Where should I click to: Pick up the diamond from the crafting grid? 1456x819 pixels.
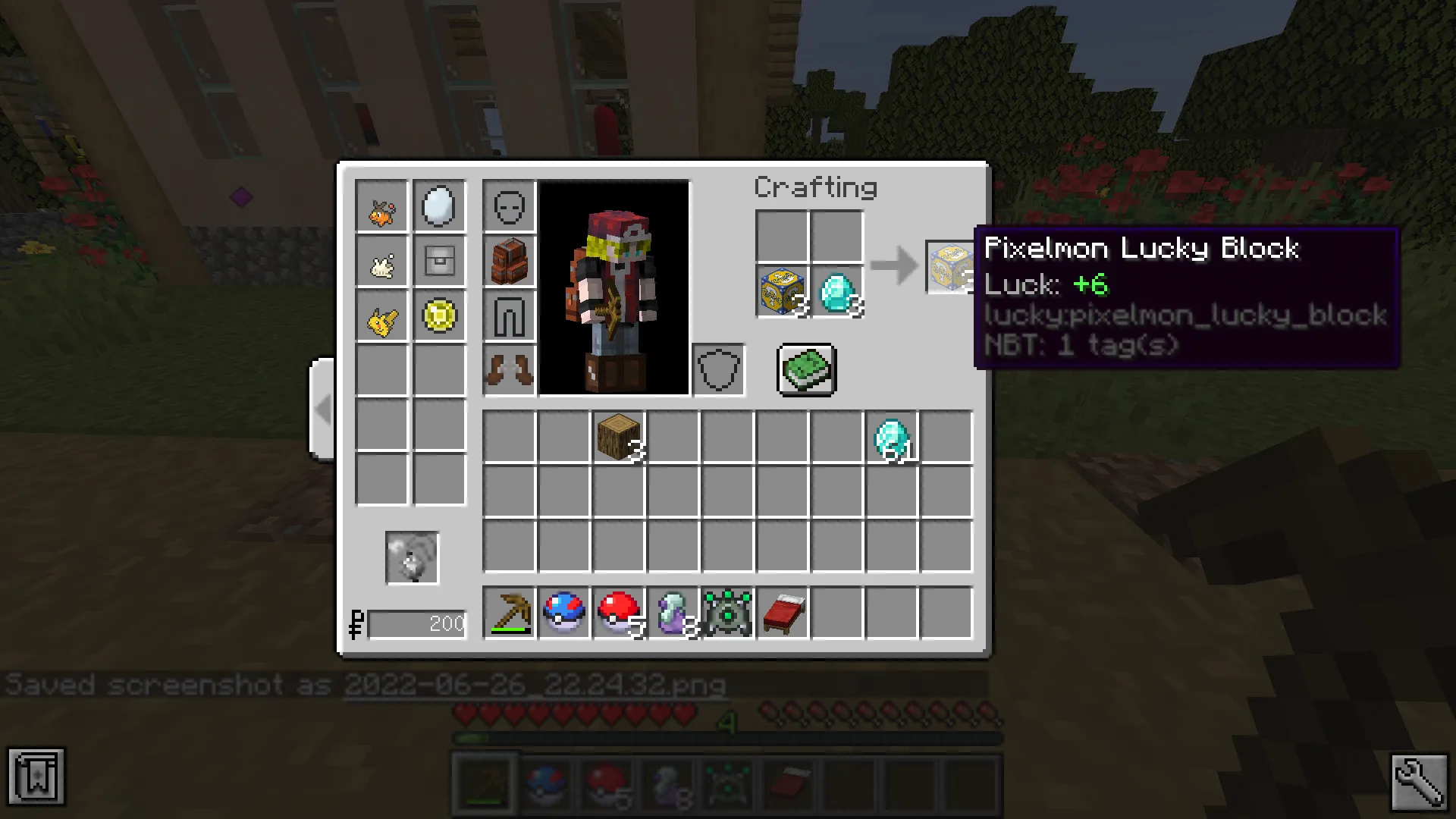pos(838,292)
